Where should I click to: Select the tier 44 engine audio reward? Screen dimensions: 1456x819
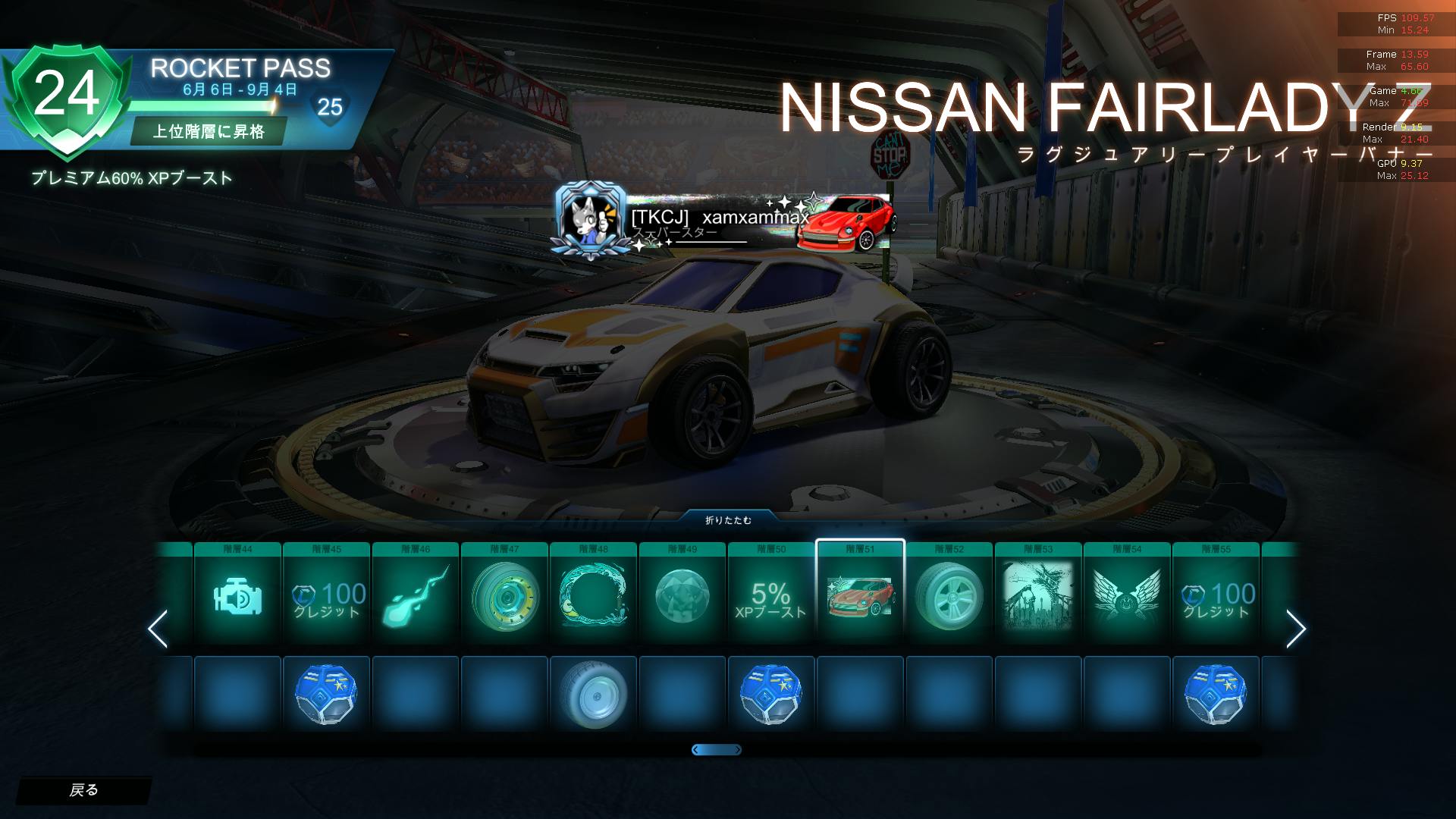237,595
